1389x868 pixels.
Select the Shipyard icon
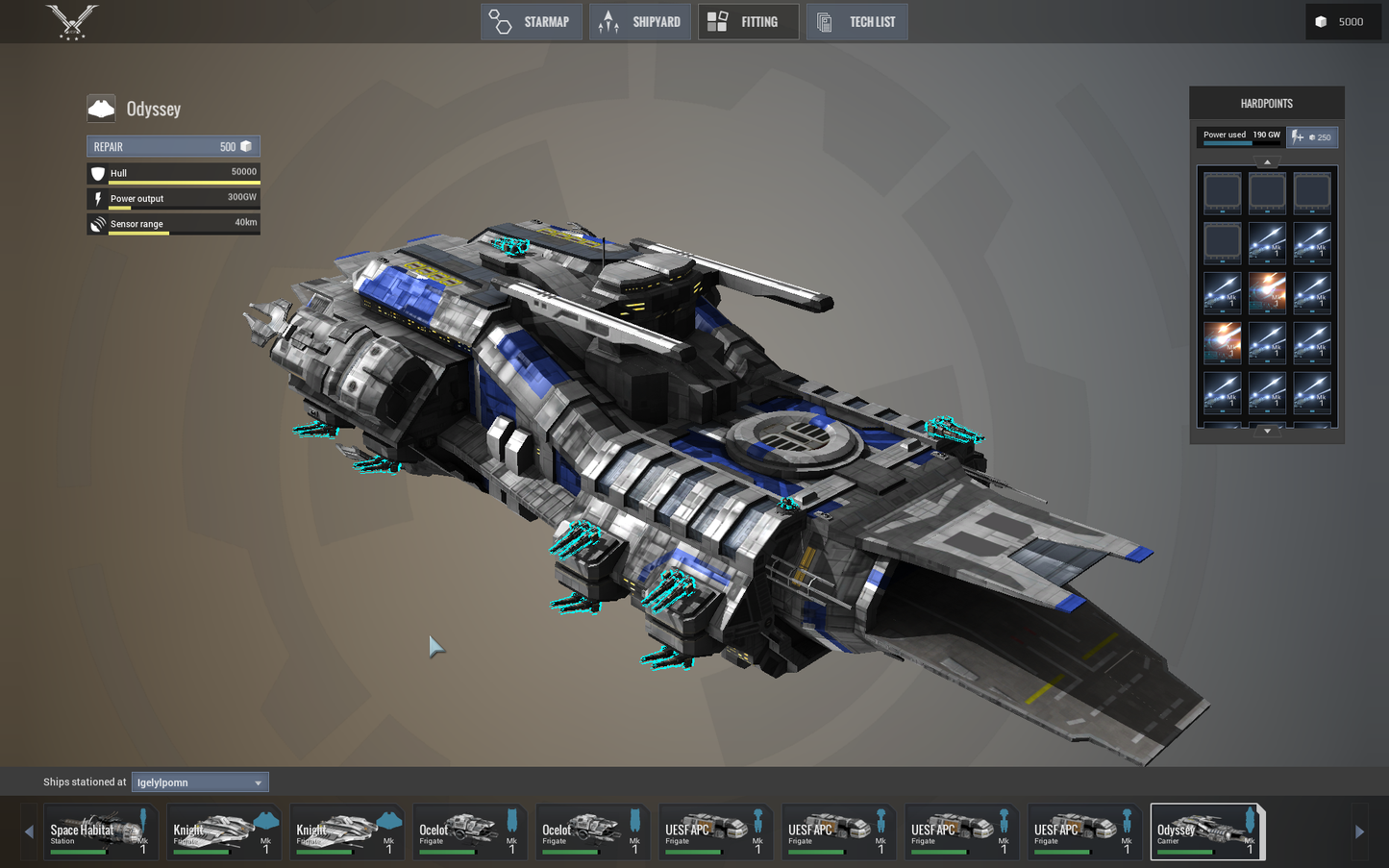pos(639,21)
